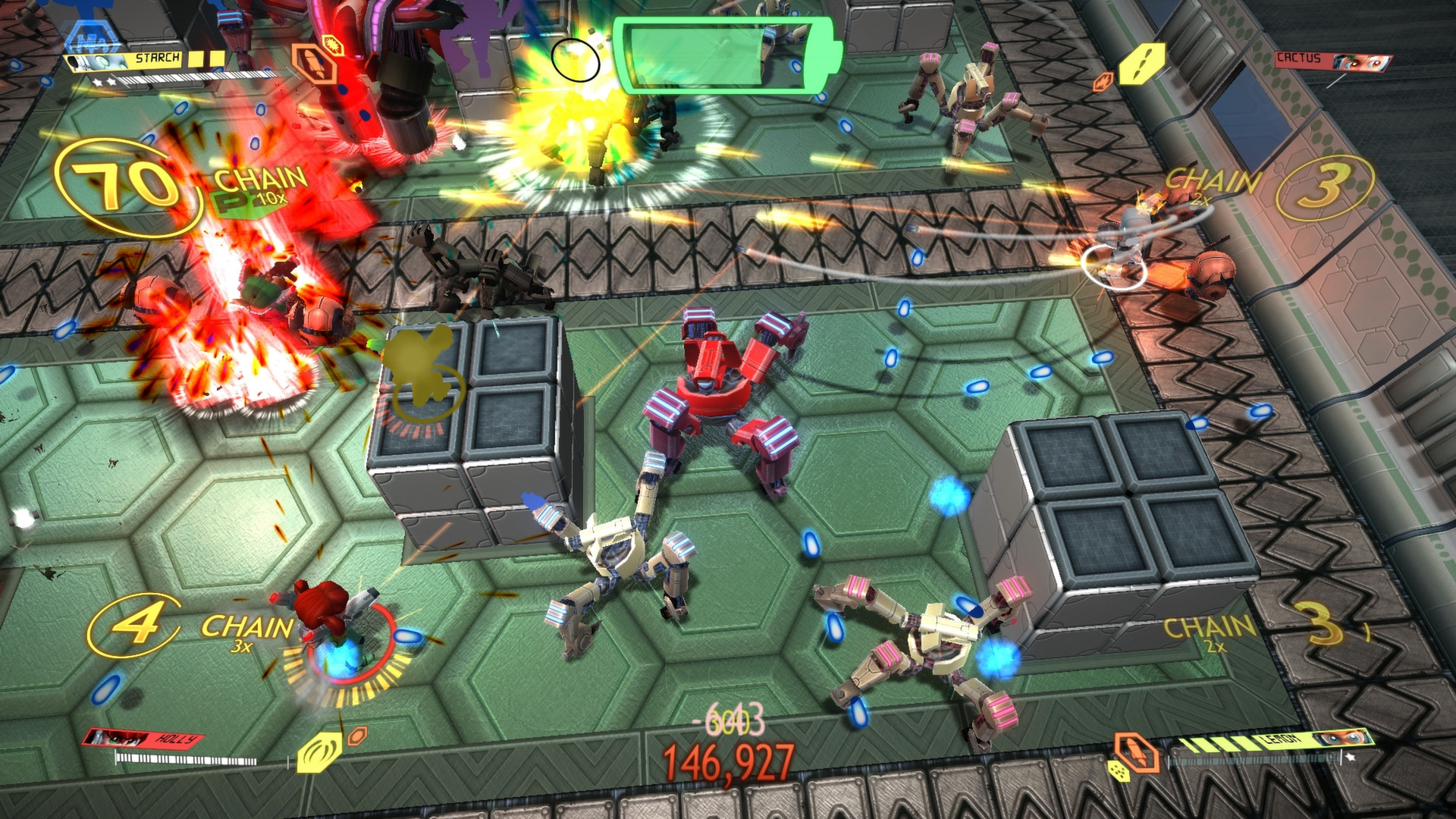Select Starch's orange rocket weapon icon
This screenshot has width=1456, height=819.
tap(314, 66)
